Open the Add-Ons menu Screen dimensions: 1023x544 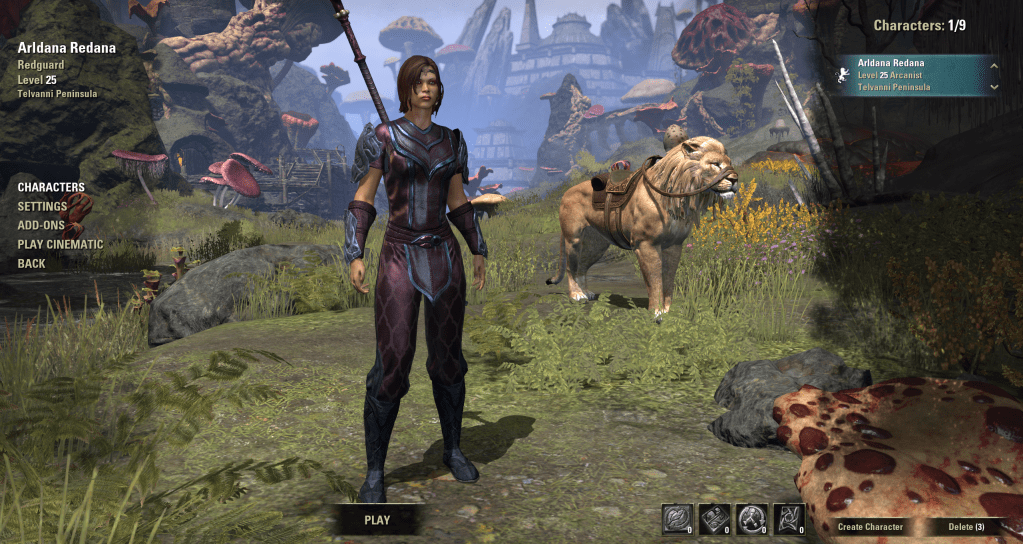click(x=41, y=225)
